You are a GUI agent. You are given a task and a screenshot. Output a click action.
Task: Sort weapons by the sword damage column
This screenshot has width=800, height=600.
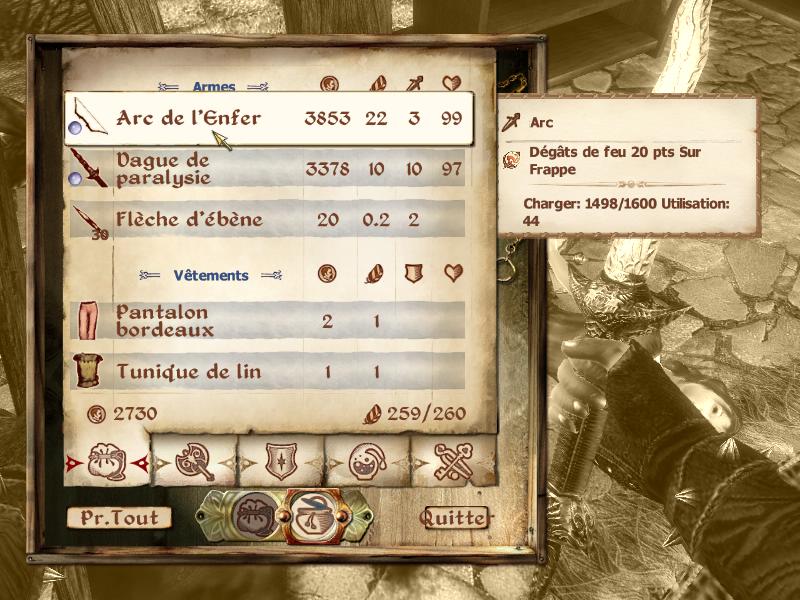tap(413, 86)
